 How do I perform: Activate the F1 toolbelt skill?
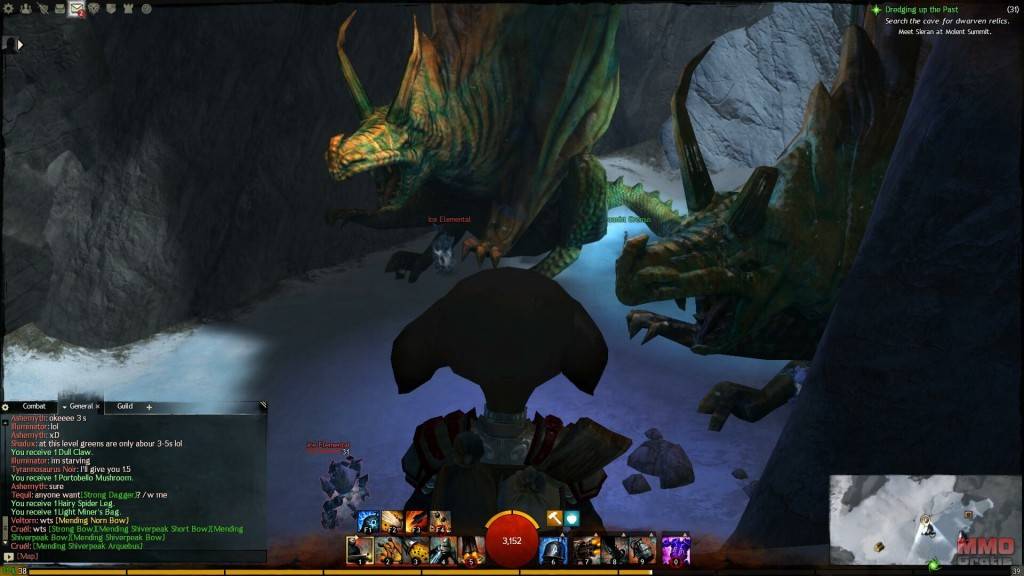point(368,521)
